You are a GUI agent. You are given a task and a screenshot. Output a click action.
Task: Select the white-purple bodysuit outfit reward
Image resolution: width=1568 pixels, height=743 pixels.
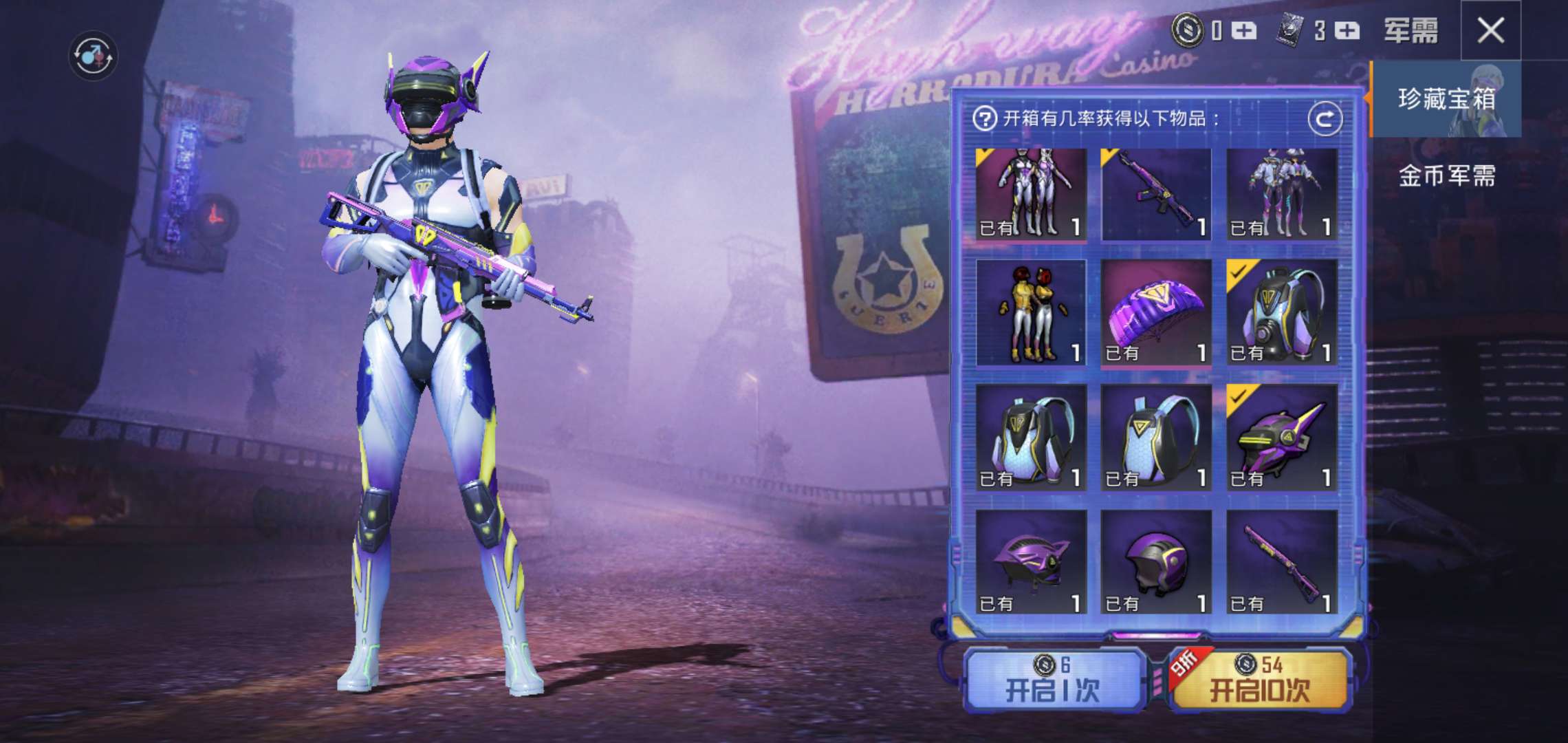[1030, 194]
